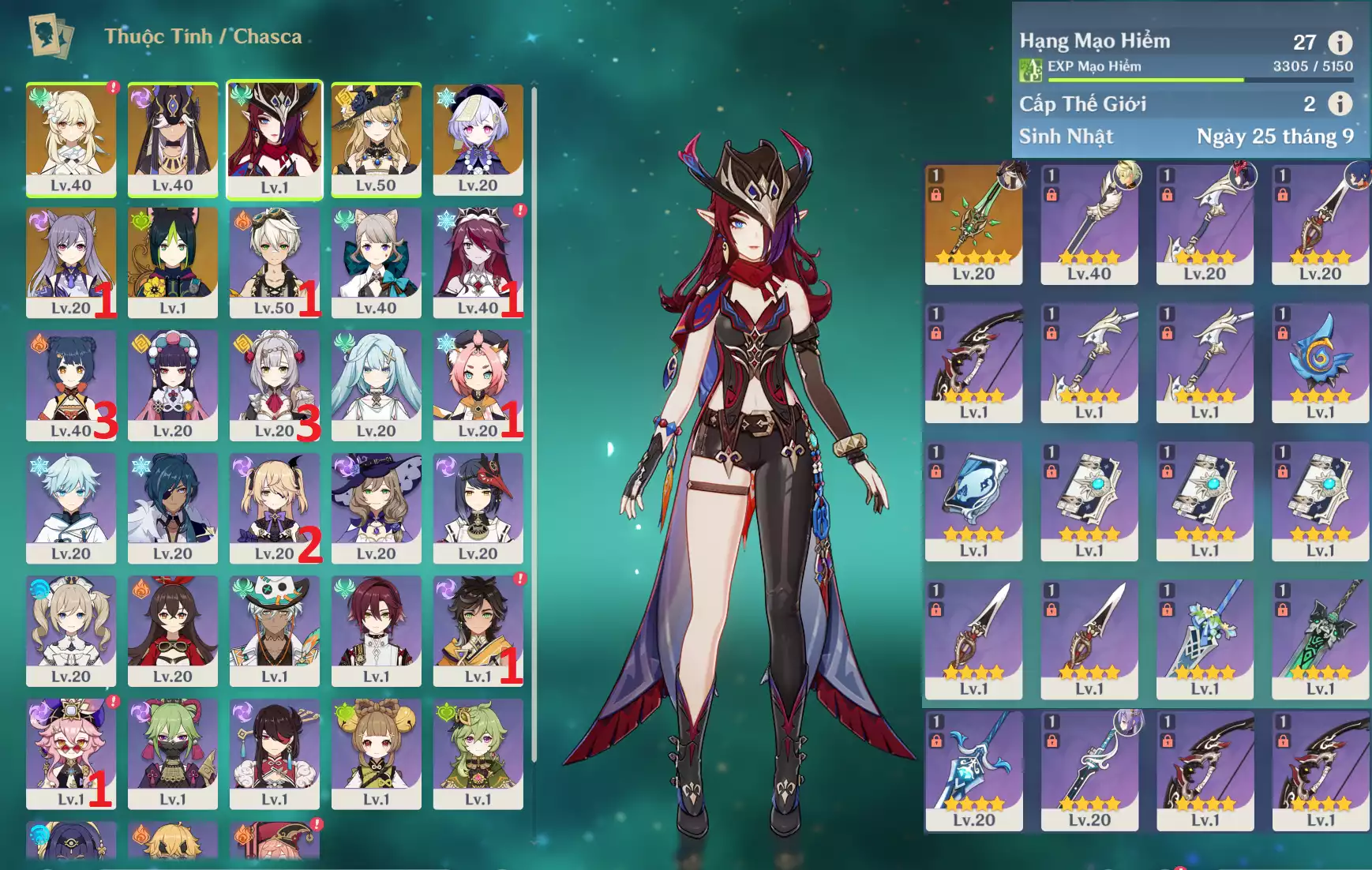Show World Level info details
Viewport: 1372px width, 870px height.
(x=1340, y=103)
